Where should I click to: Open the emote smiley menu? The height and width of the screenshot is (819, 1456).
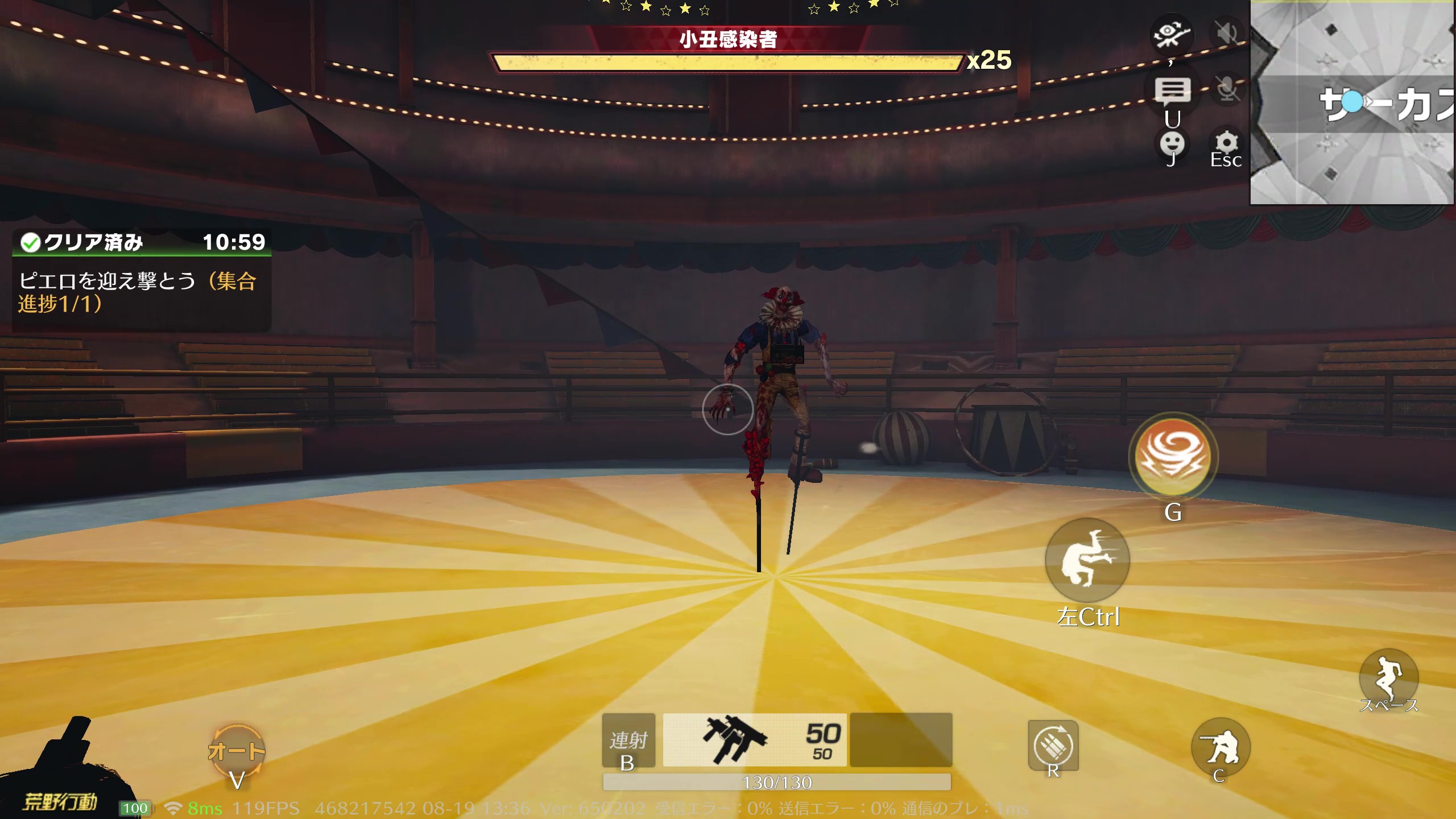[x=1172, y=144]
